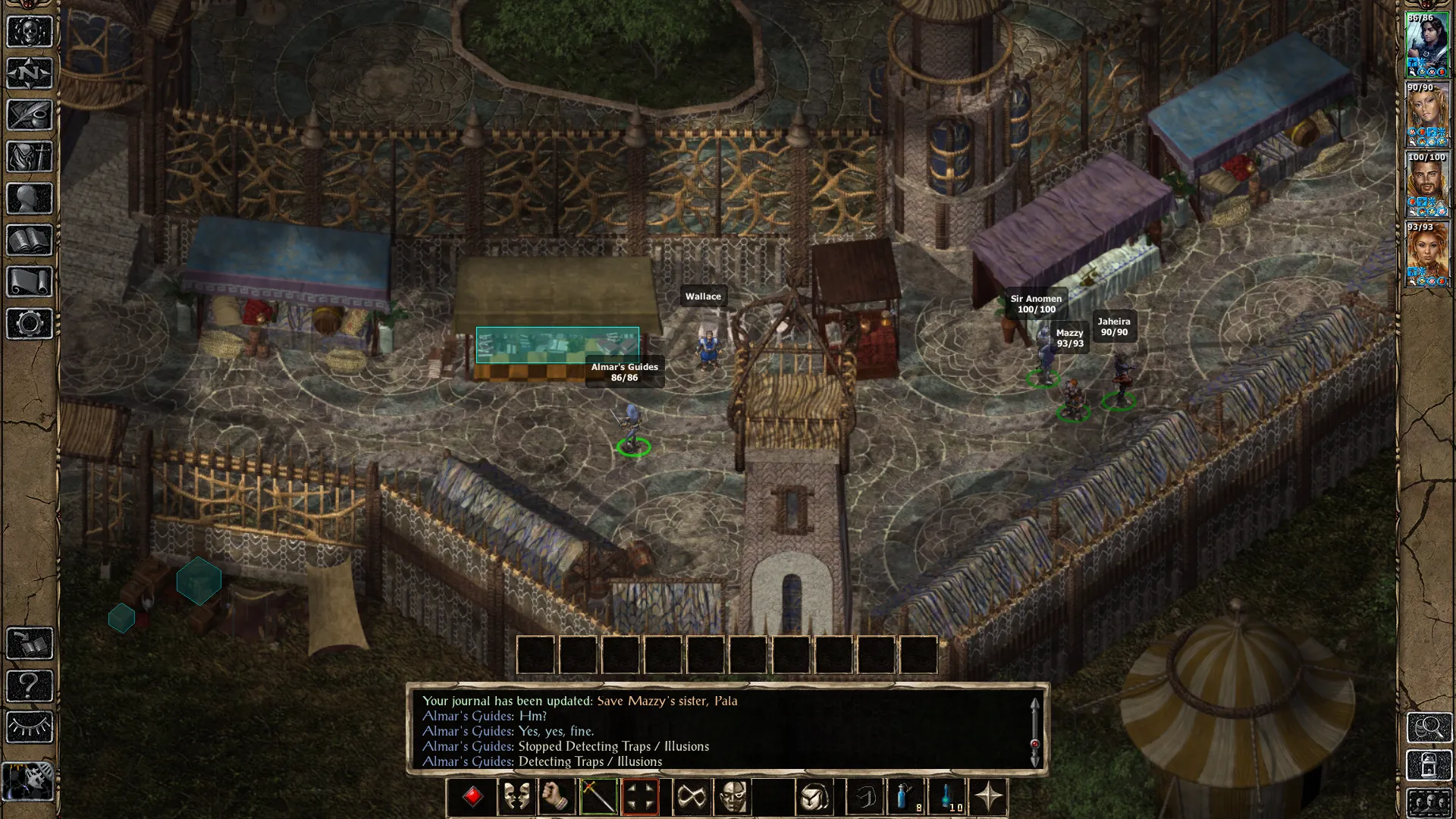Open the inventory armor button
1456x819 pixels.
(x=30, y=157)
